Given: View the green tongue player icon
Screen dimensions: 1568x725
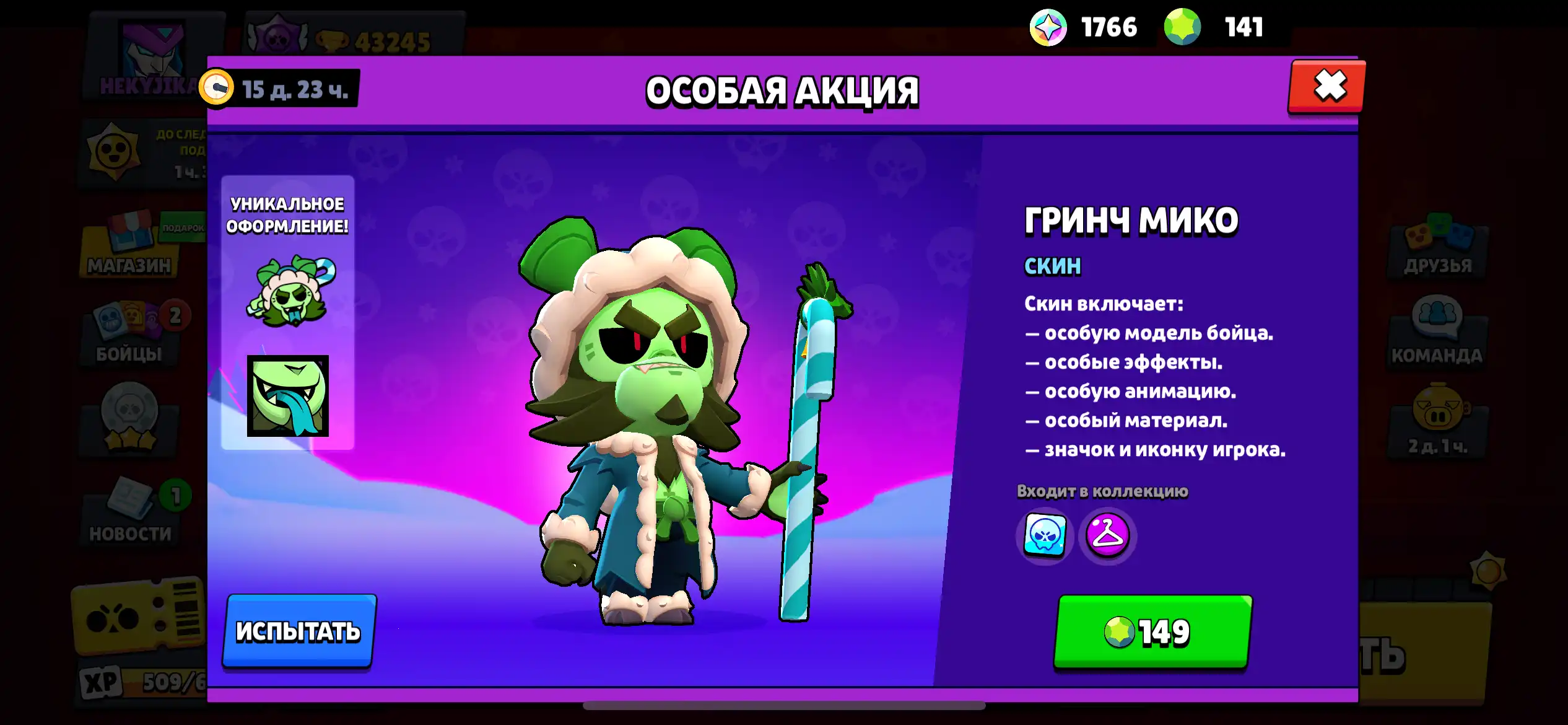Looking at the screenshot, I should click(288, 396).
